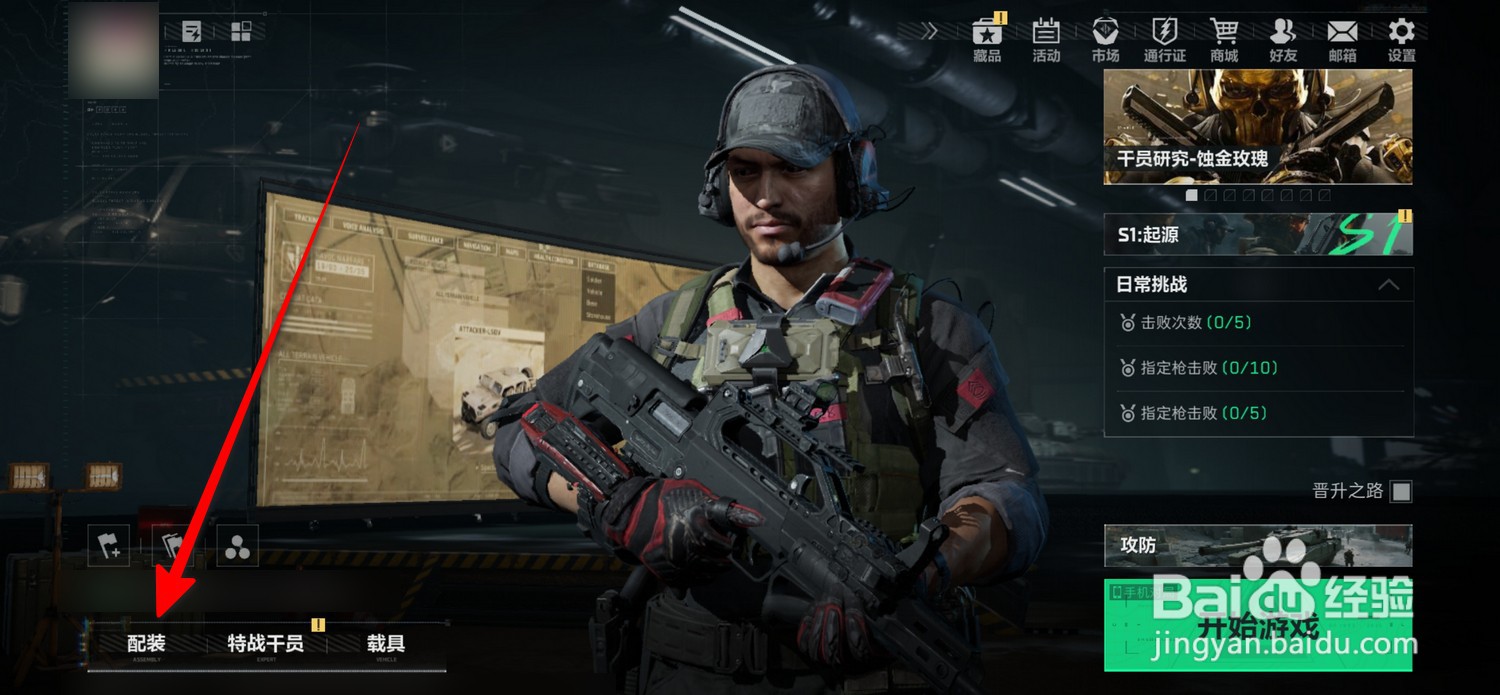Image resolution: width=1500 pixels, height=695 pixels.
Task: Open the 好友 friends list
Action: 1283,40
